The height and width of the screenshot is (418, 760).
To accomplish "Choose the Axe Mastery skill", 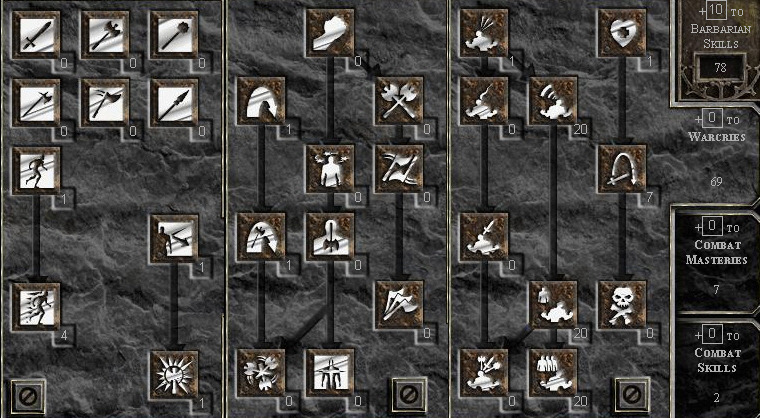I will click(x=105, y=35).
